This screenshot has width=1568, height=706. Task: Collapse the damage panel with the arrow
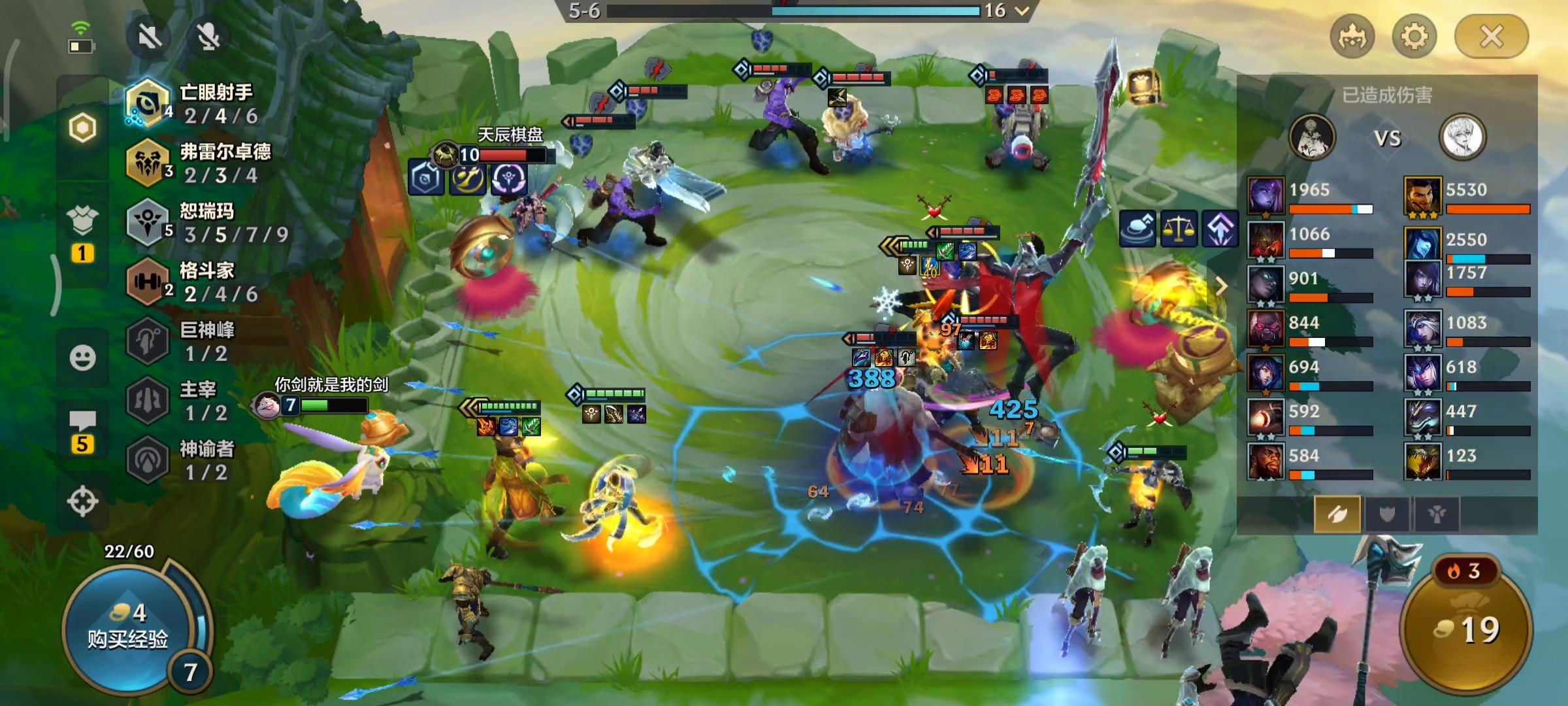(1220, 286)
